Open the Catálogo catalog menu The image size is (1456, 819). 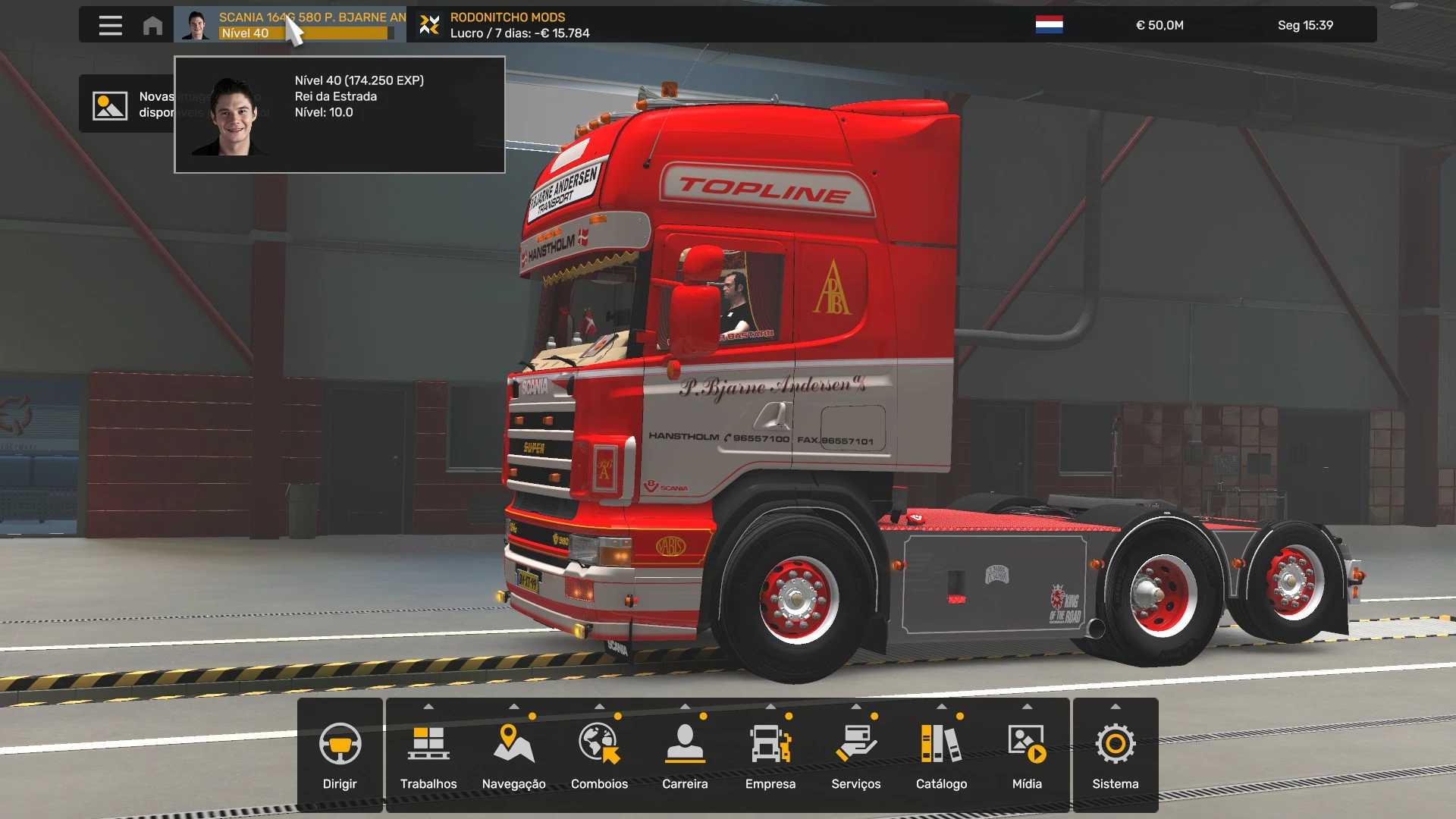pos(941,755)
